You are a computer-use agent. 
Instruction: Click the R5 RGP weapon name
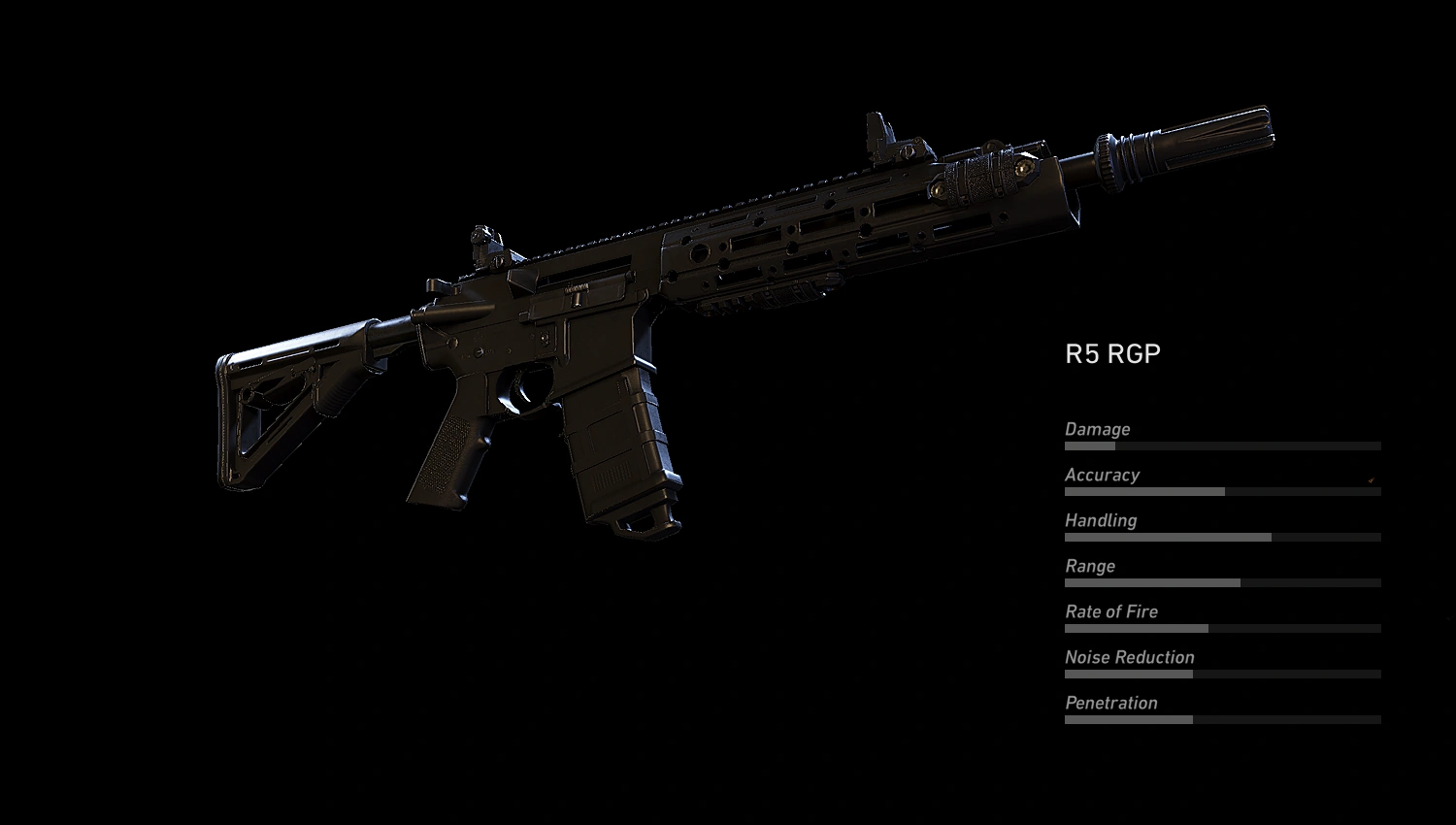(x=1113, y=353)
